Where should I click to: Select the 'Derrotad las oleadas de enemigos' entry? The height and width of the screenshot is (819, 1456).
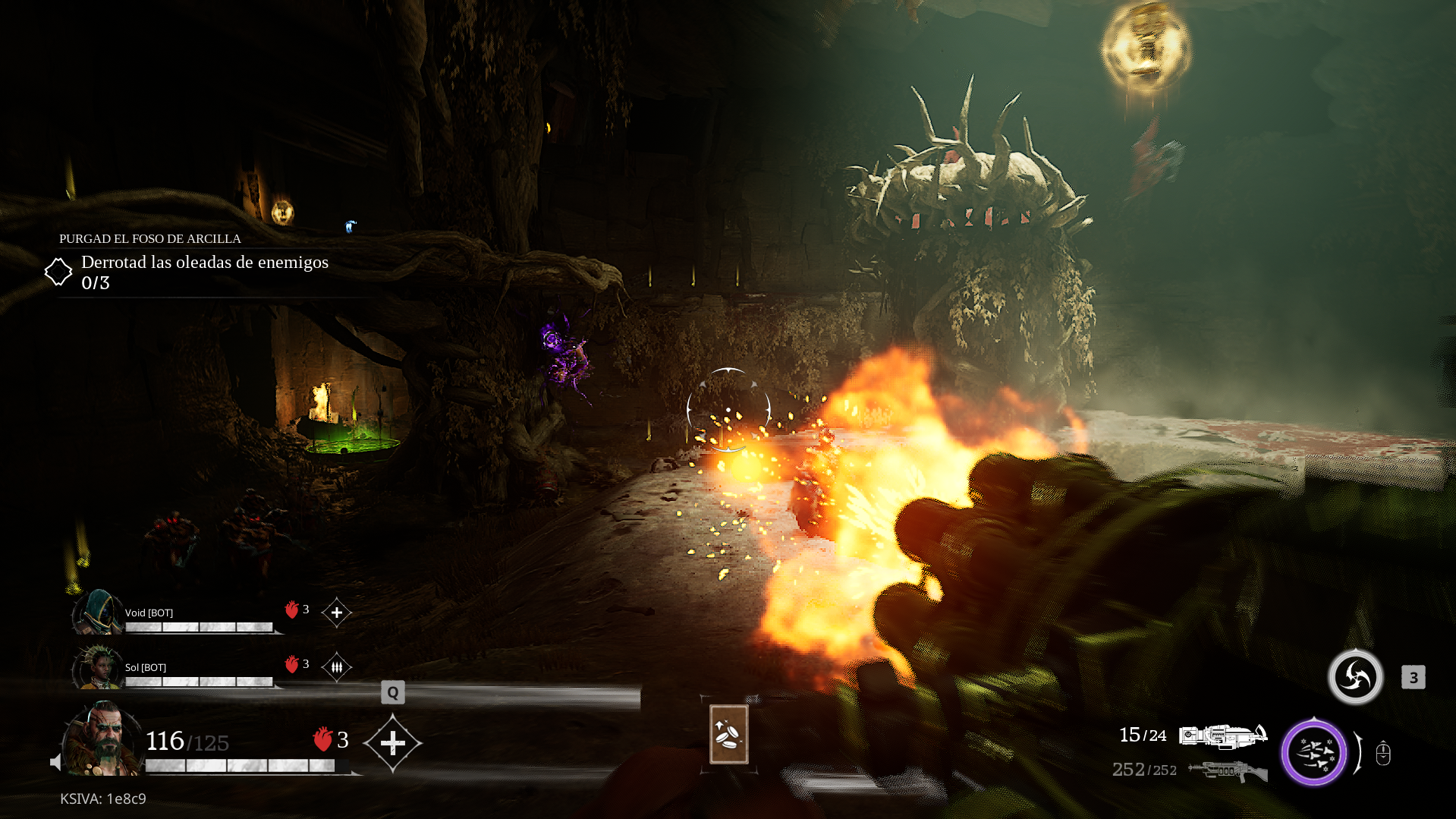204,263
